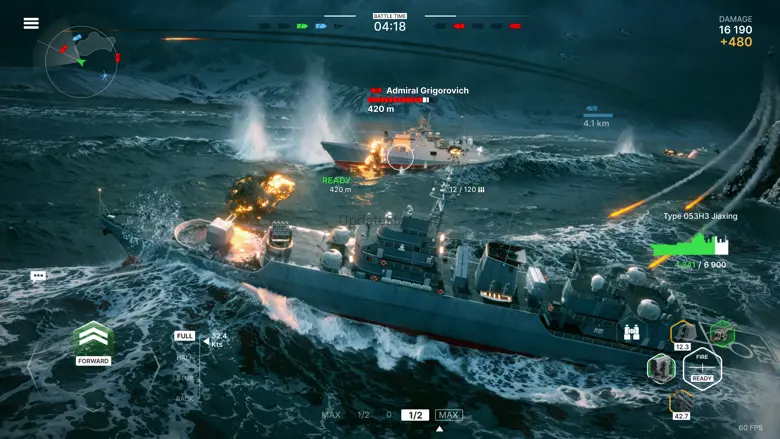This screenshot has width=780, height=439.
Task: Set throttle to HALF
Action: point(185,356)
